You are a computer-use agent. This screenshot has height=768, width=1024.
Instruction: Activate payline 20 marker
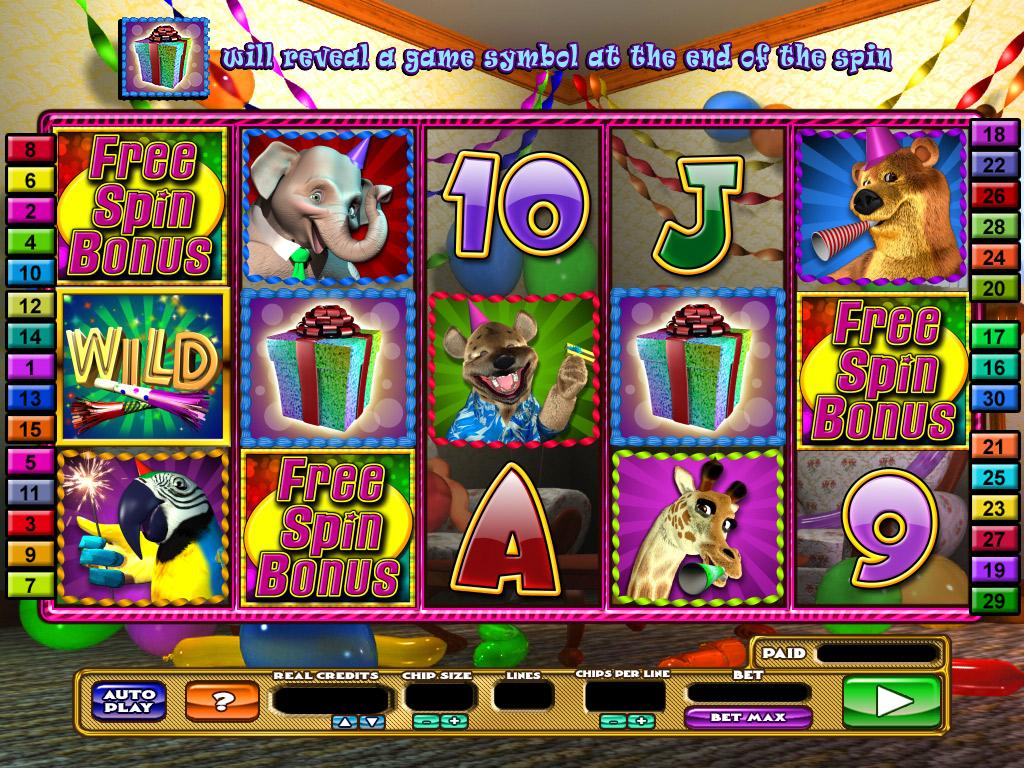pos(994,288)
